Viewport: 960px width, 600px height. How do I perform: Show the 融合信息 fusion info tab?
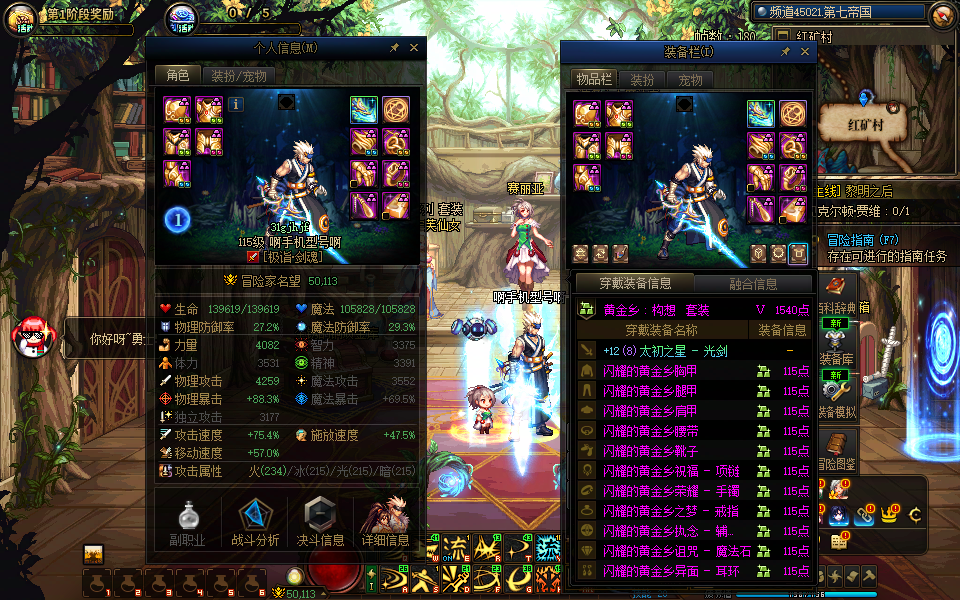pyautogui.click(x=753, y=283)
